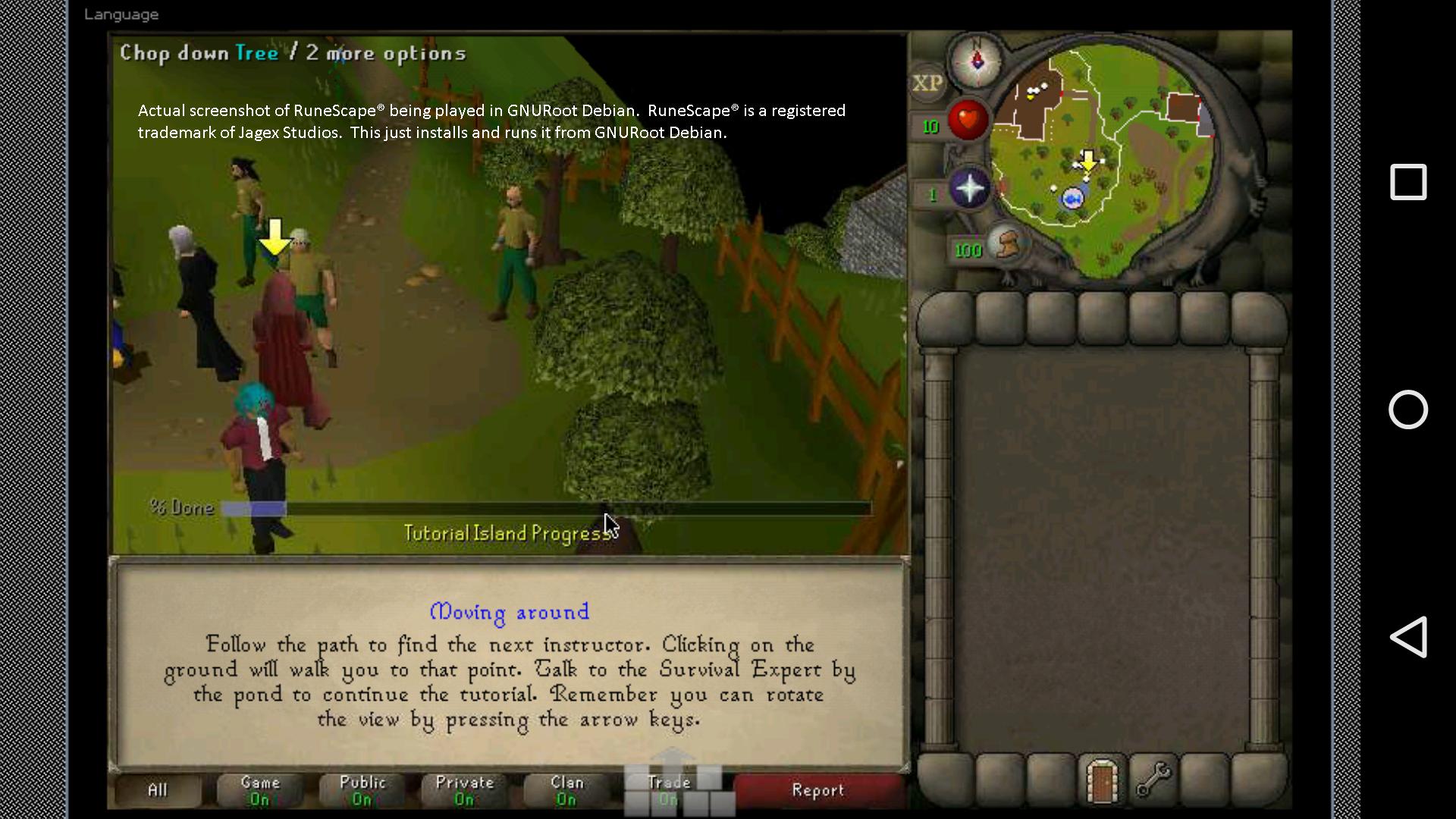The width and height of the screenshot is (1456, 819).
Task: Open the wrench options icon
Action: (x=1152, y=780)
